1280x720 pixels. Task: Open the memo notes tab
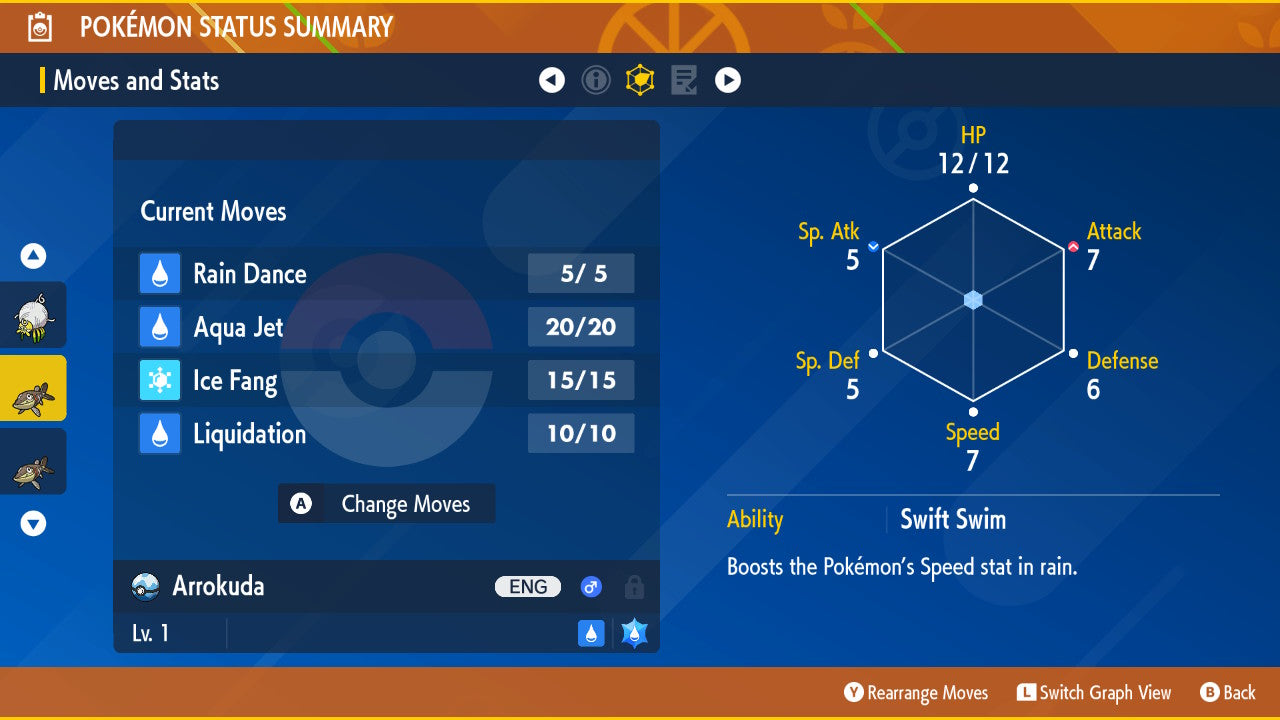pyautogui.click(x=684, y=80)
